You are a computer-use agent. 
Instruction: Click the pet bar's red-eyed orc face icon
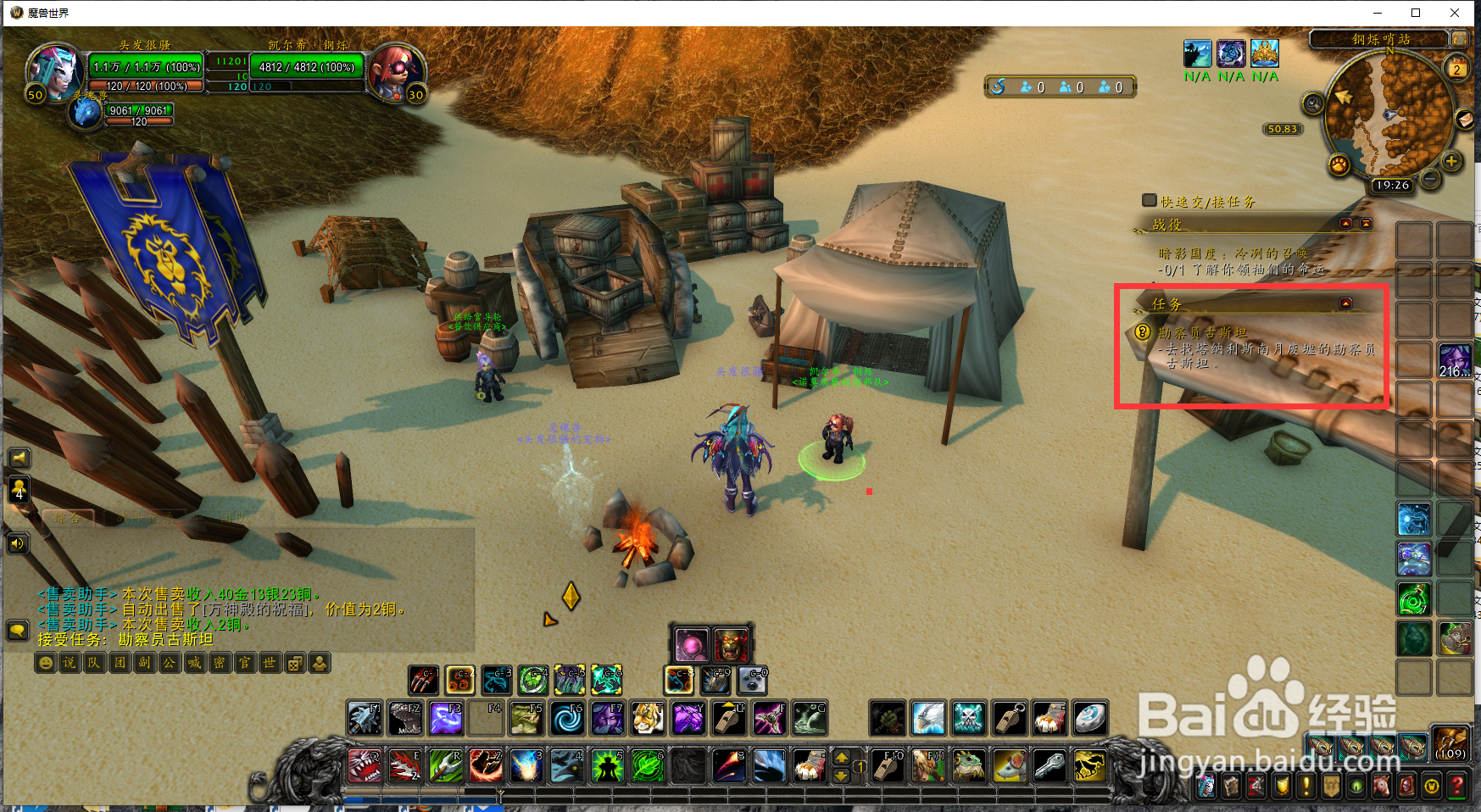click(731, 645)
